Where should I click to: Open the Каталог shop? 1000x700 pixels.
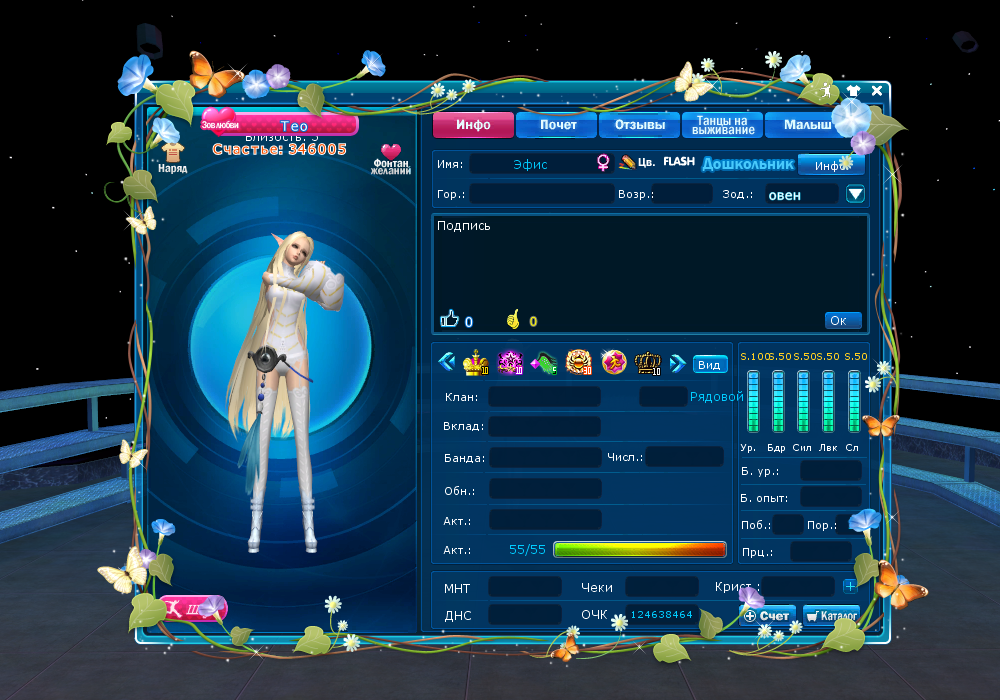pyautogui.click(x=832, y=615)
